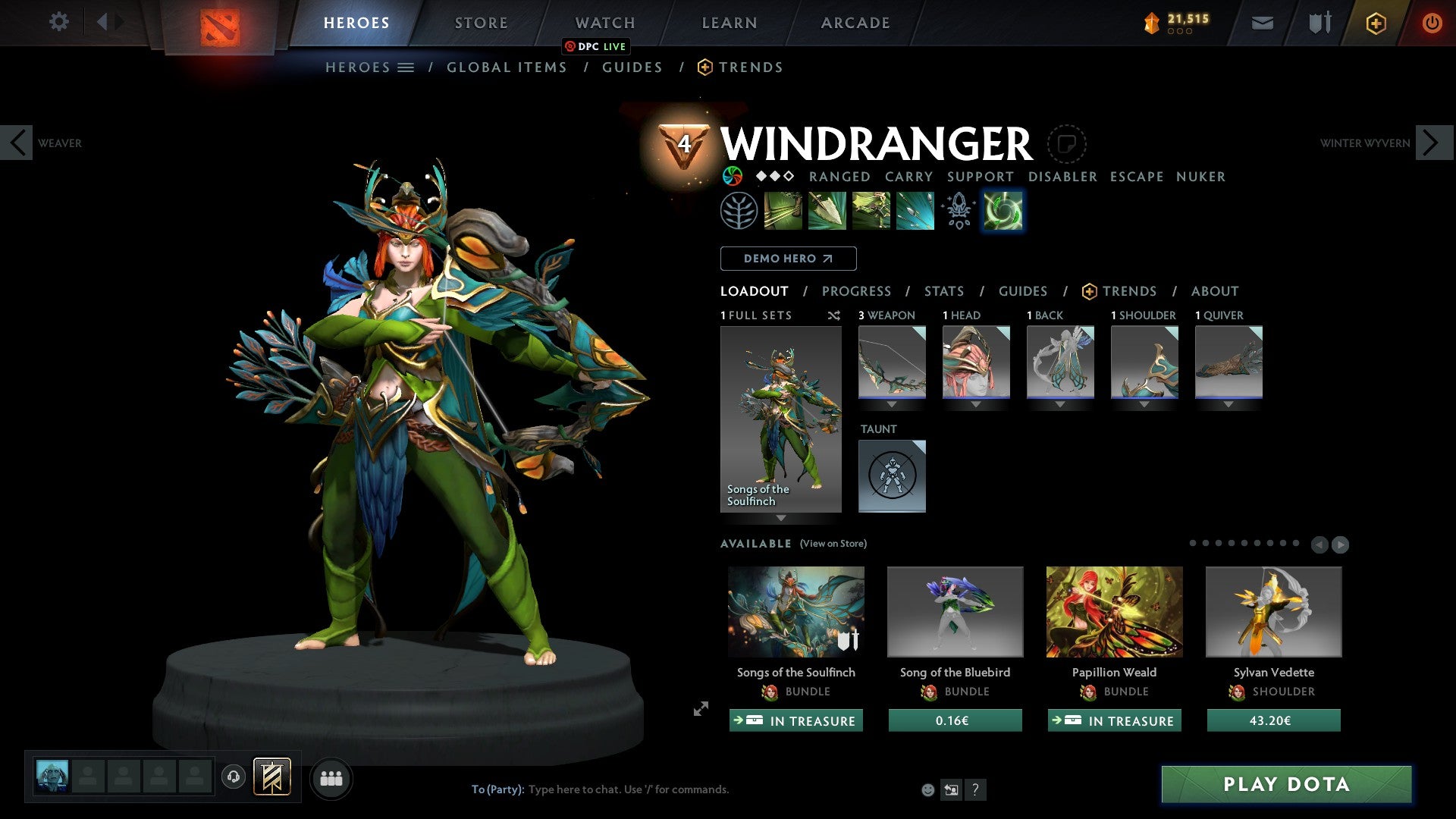Switch to the STATS tab
The width and height of the screenshot is (1456, 819).
[x=943, y=291]
